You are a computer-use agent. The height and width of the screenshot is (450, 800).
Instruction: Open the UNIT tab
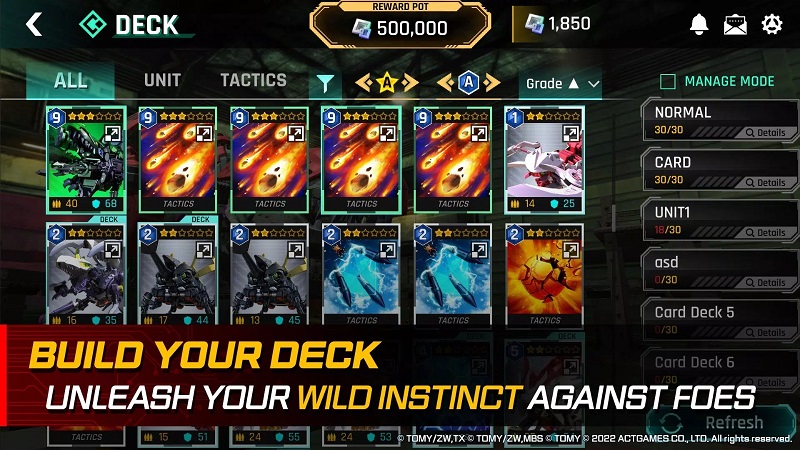tap(162, 80)
